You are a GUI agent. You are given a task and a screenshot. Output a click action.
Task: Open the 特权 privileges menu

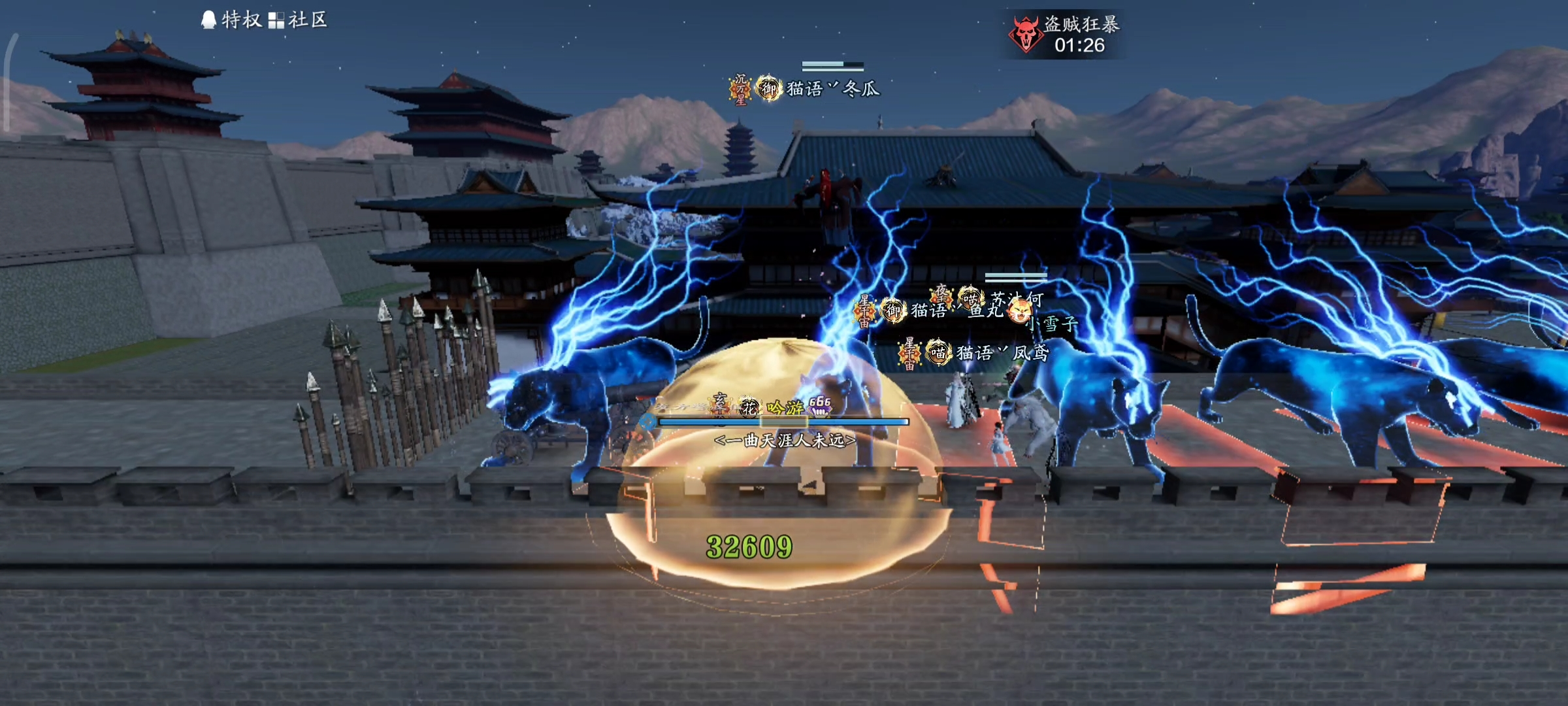click(231, 20)
